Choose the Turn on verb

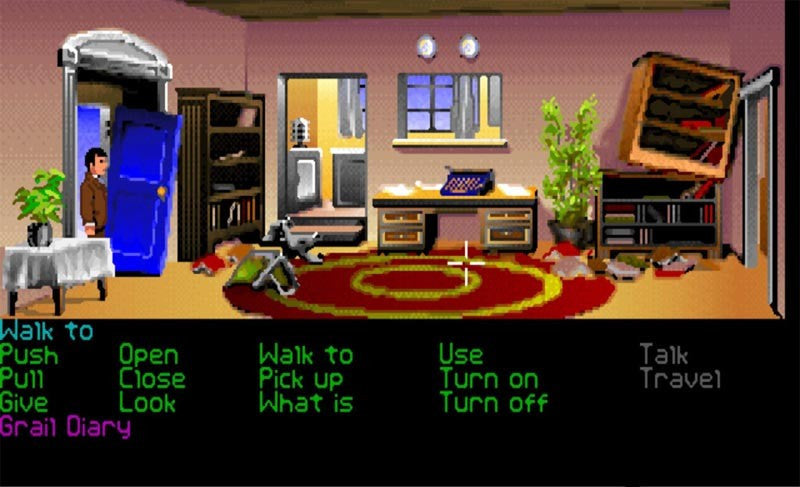coord(488,379)
